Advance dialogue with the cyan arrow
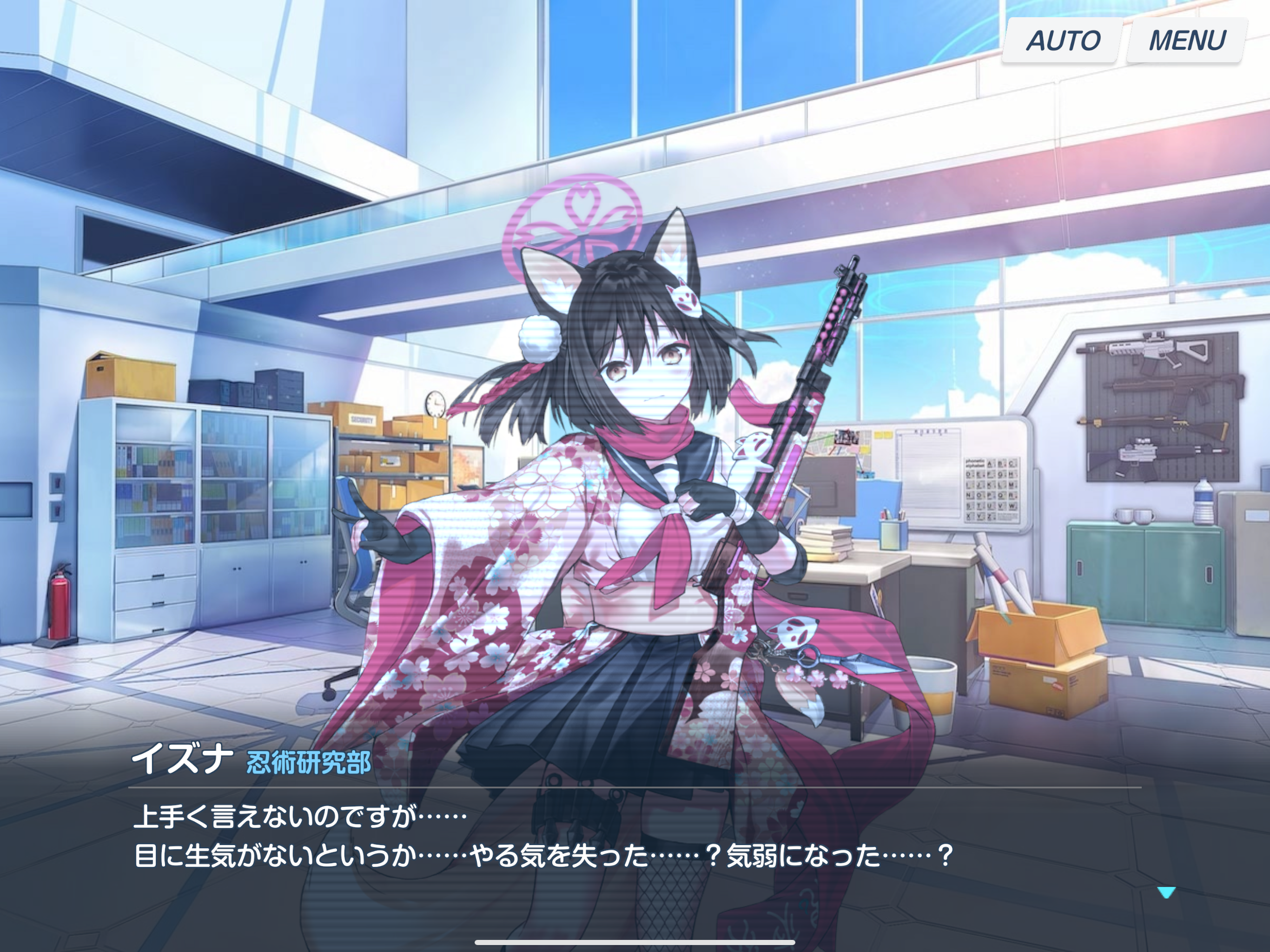Screen dimensions: 1270x952 coord(1166,892)
